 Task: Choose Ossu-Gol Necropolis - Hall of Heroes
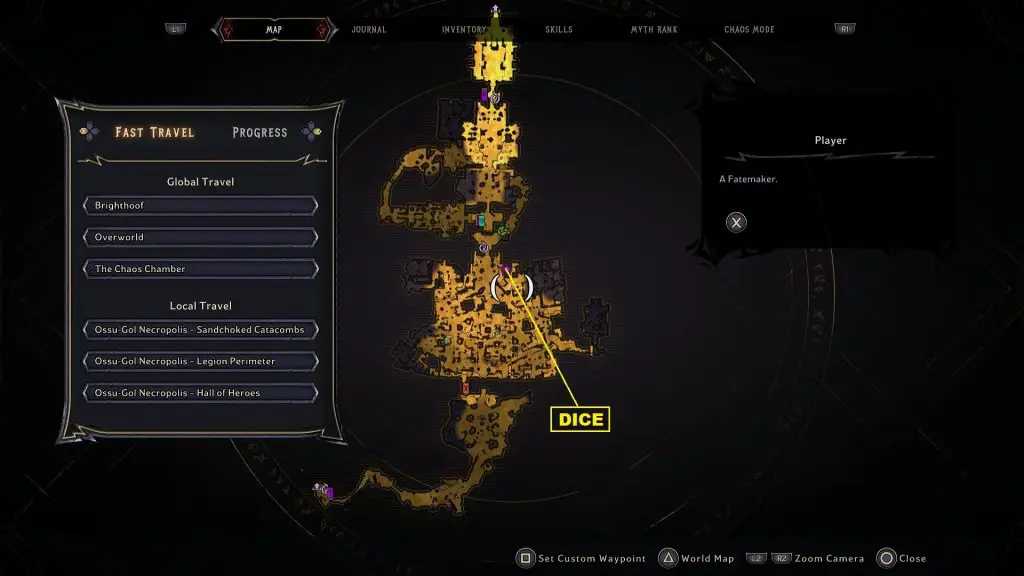(201, 393)
